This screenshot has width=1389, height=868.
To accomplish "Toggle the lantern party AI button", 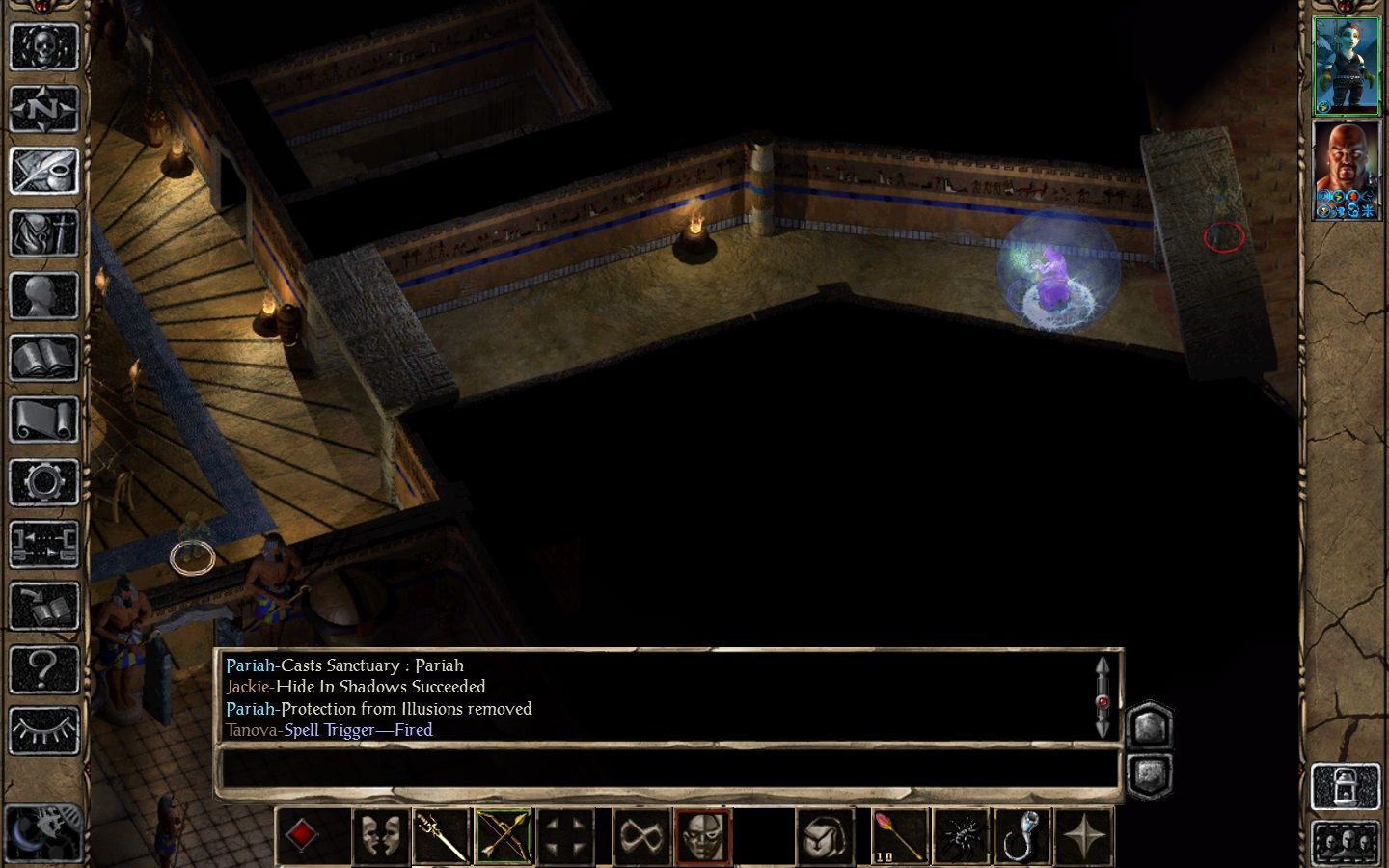I will 1346,787.
